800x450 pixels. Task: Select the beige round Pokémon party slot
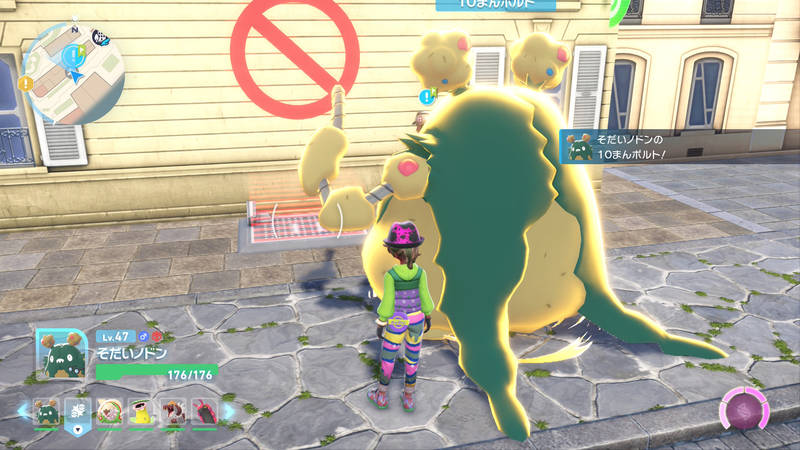(109, 411)
